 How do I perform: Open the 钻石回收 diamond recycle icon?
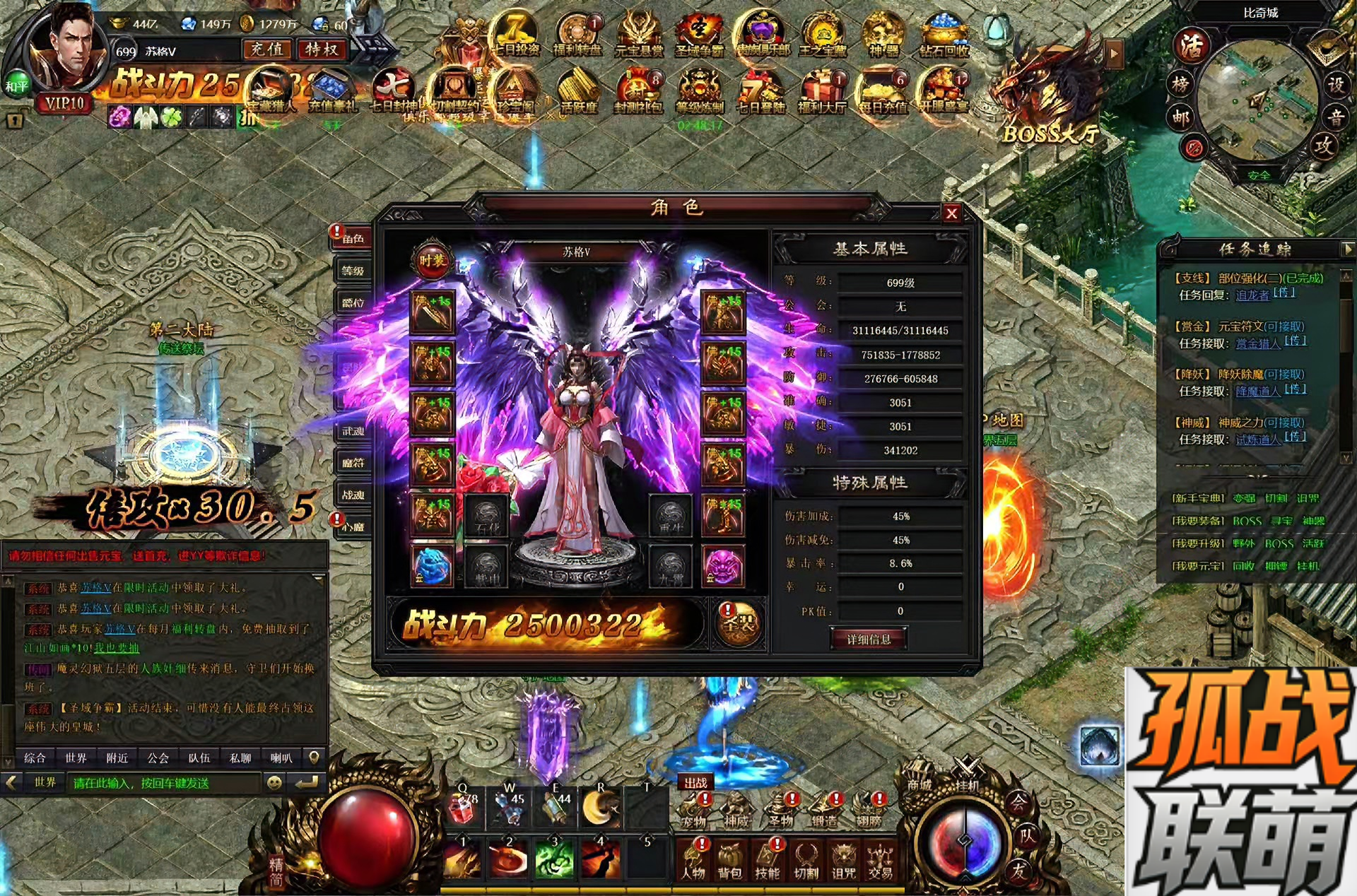[x=944, y=35]
